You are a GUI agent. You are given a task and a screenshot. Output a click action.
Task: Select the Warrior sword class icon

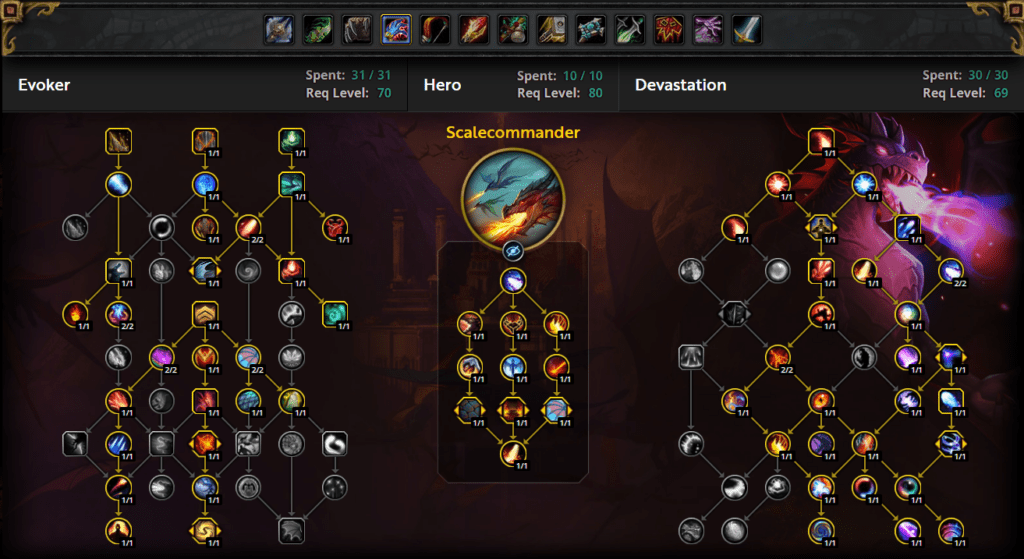pyautogui.click(x=747, y=30)
